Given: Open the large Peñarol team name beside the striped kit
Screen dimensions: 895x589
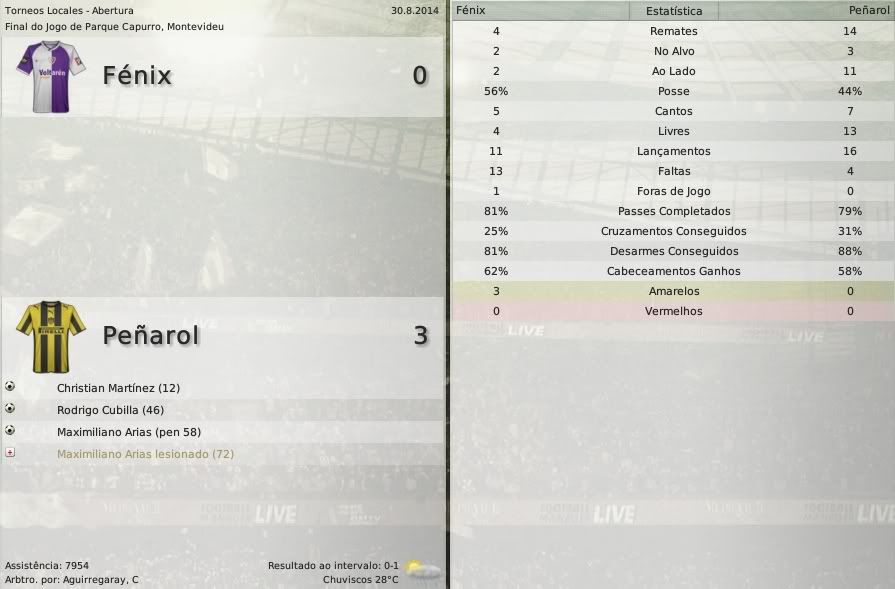Looking at the screenshot, I should (151, 336).
